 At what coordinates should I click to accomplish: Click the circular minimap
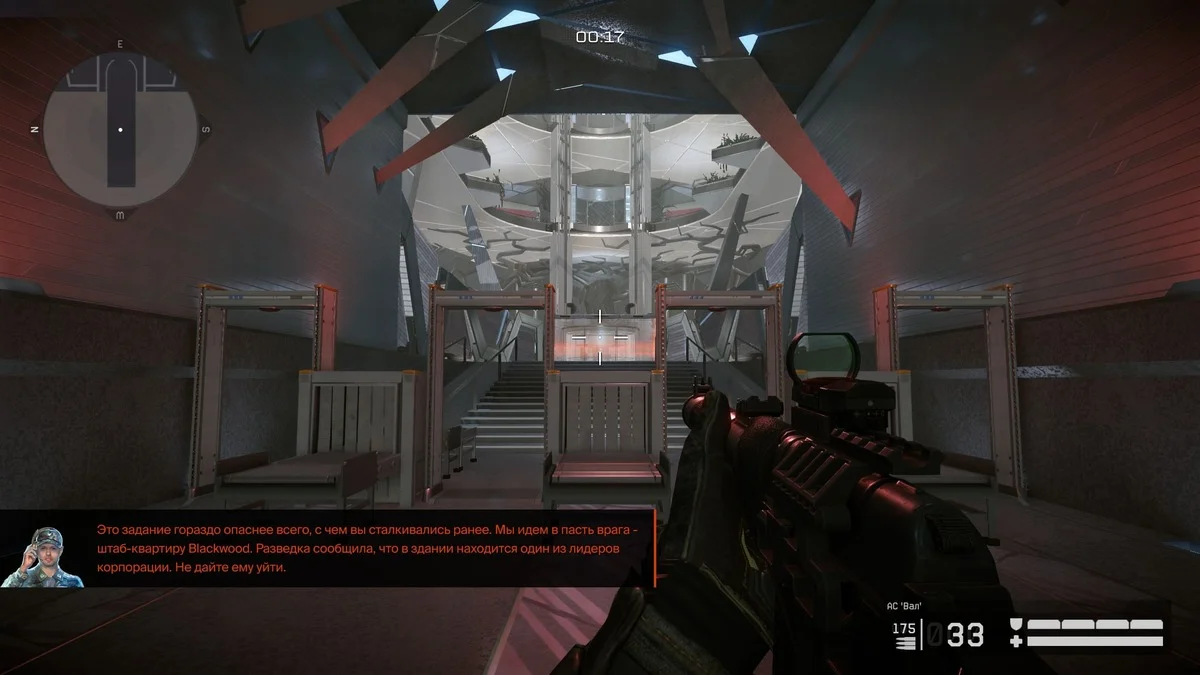(x=120, y=130)
